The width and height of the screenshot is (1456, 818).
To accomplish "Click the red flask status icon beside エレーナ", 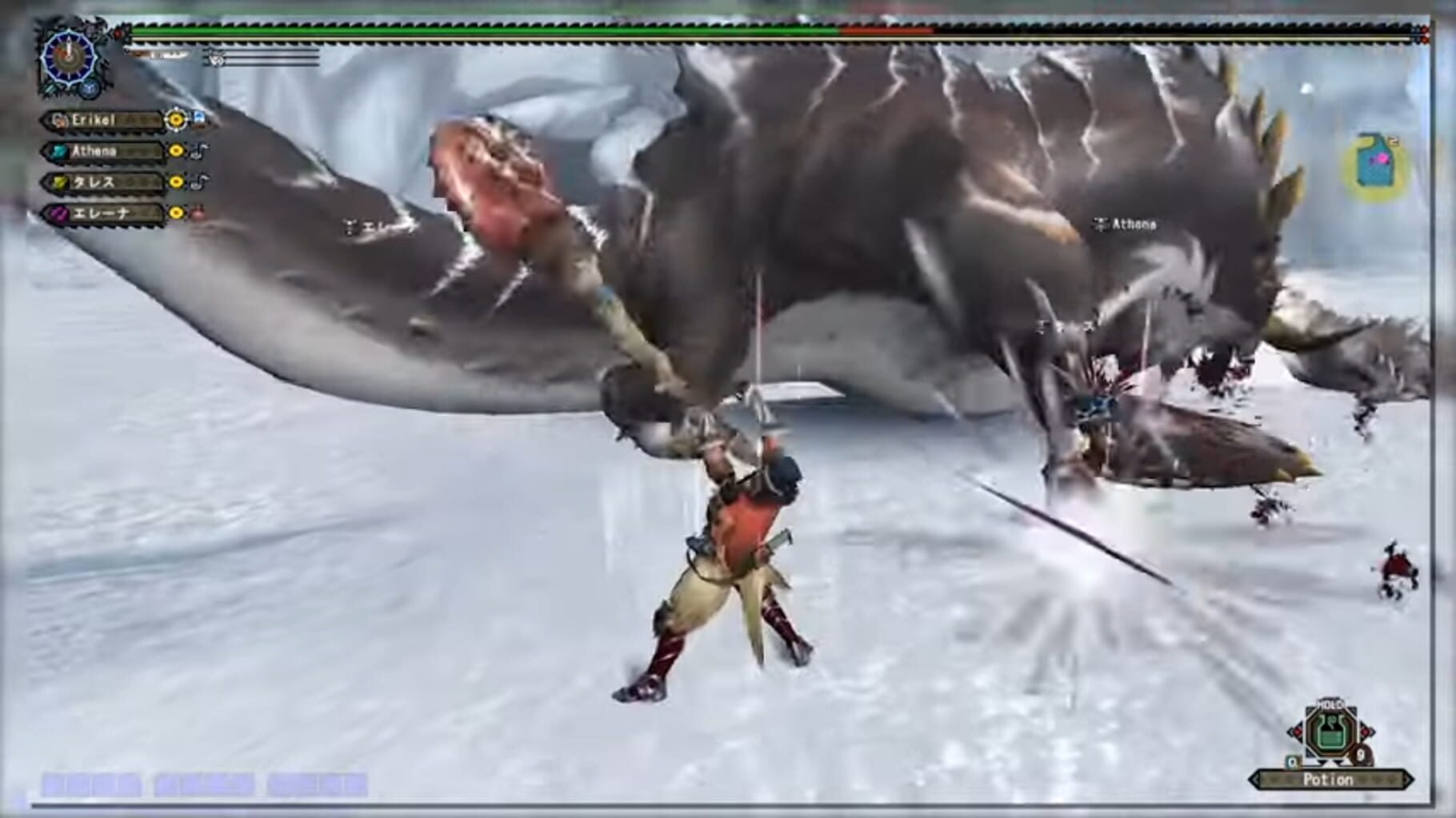I will tap(198, 213).
